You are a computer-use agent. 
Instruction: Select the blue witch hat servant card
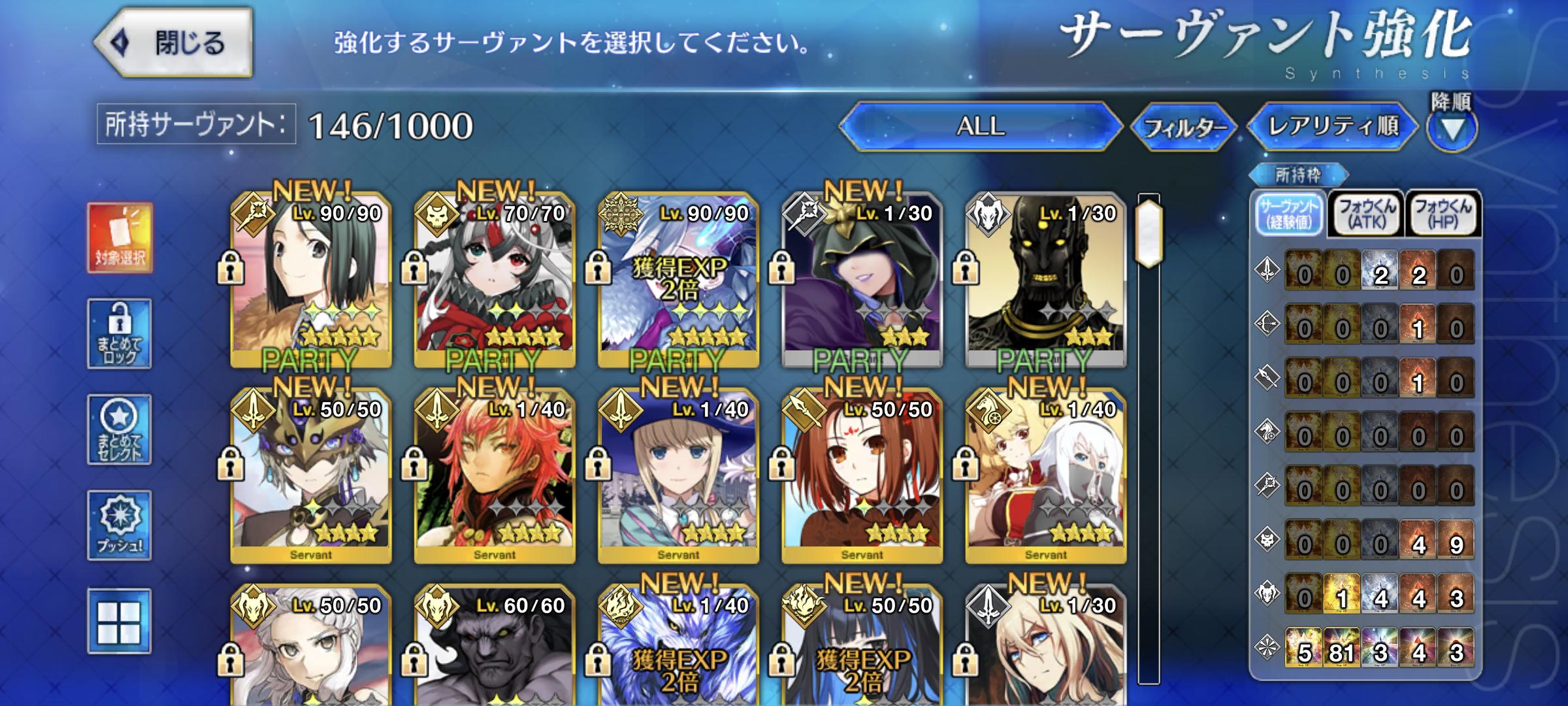678,476
